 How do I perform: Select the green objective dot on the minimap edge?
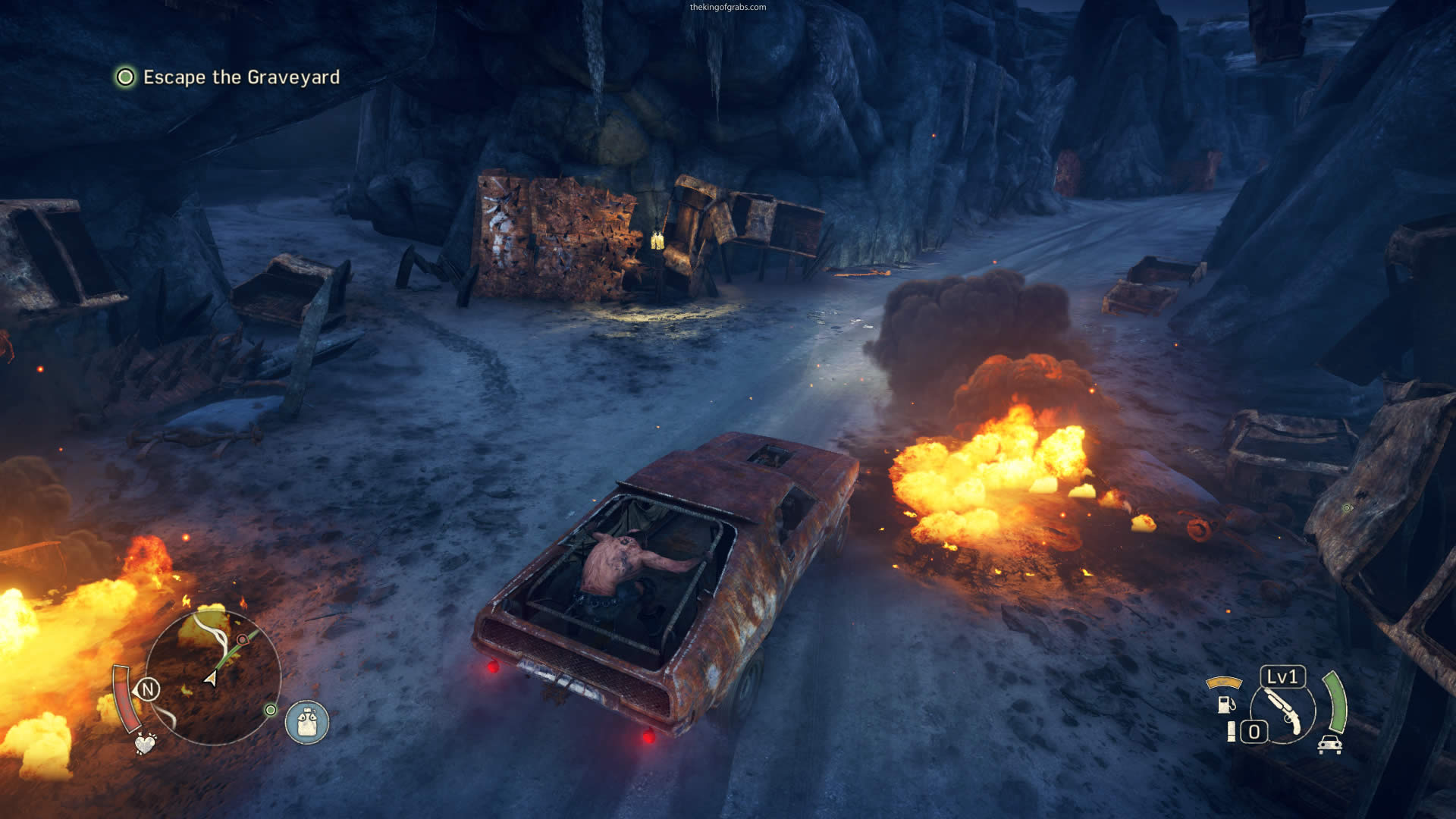click(x=270, y=710)
